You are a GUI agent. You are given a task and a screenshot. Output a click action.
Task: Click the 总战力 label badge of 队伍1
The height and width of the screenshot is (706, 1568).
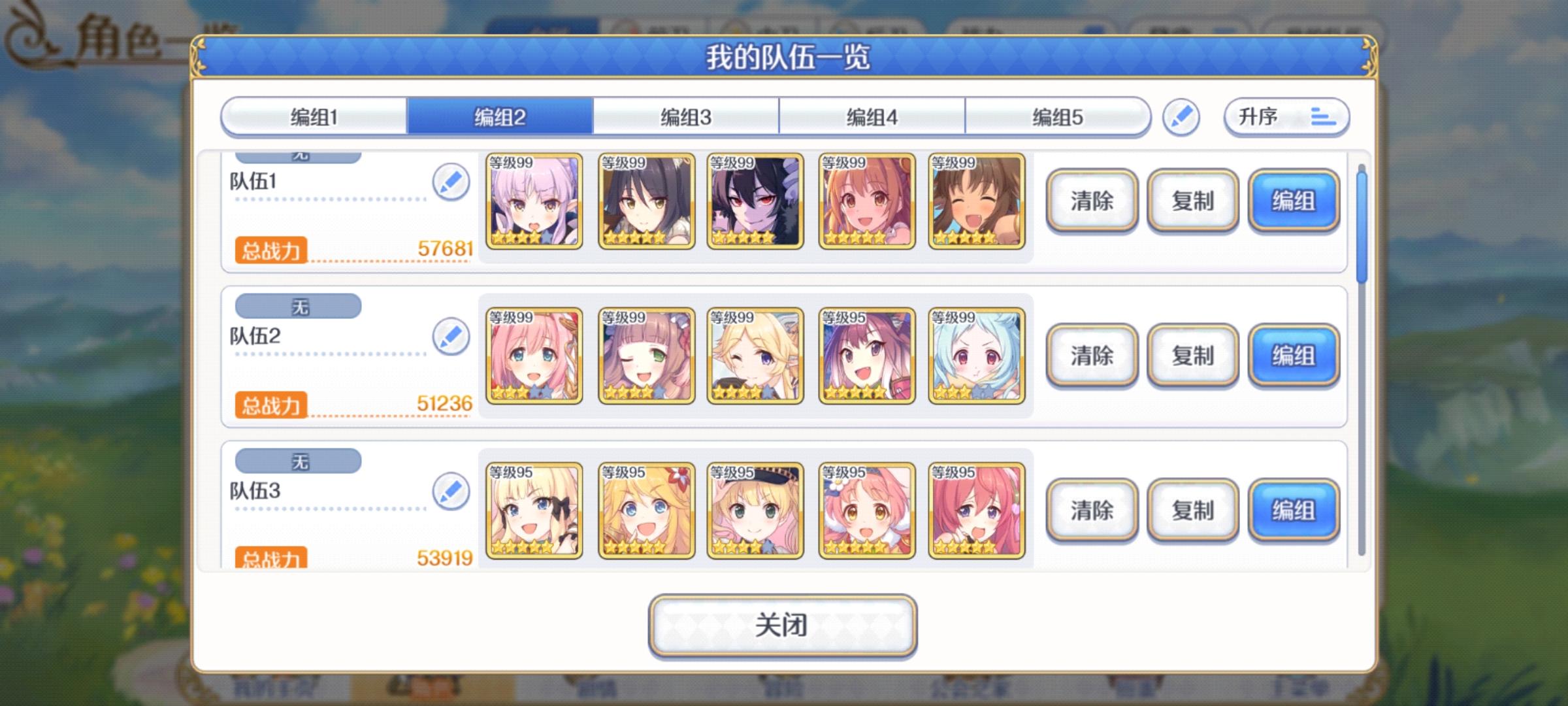(x=270, y=252)
